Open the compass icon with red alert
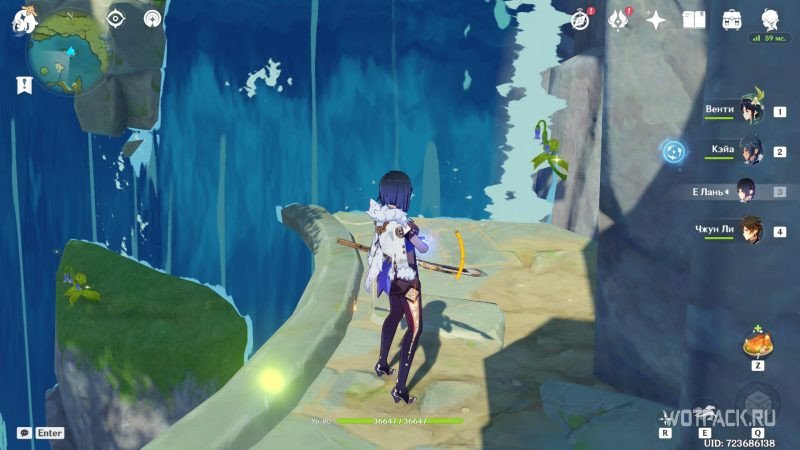The height and width of the screenshot is (450, 800). [x=582, y=20]
